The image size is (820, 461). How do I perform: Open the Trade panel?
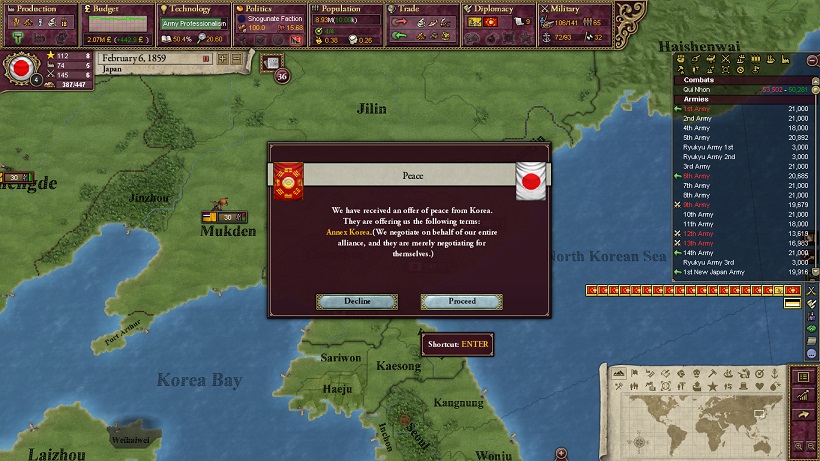tap(420, 9)
